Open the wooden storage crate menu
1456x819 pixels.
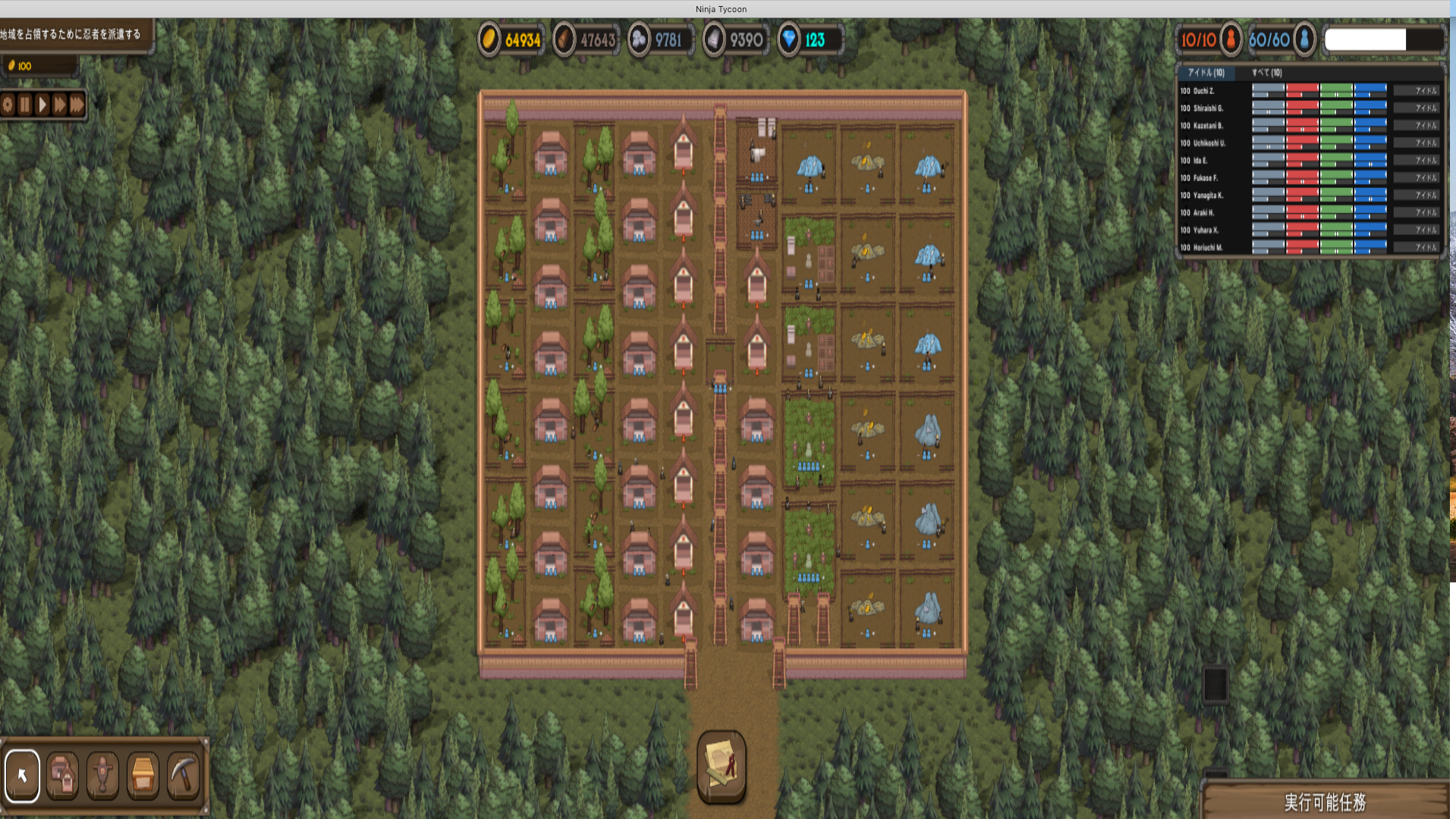143,775
